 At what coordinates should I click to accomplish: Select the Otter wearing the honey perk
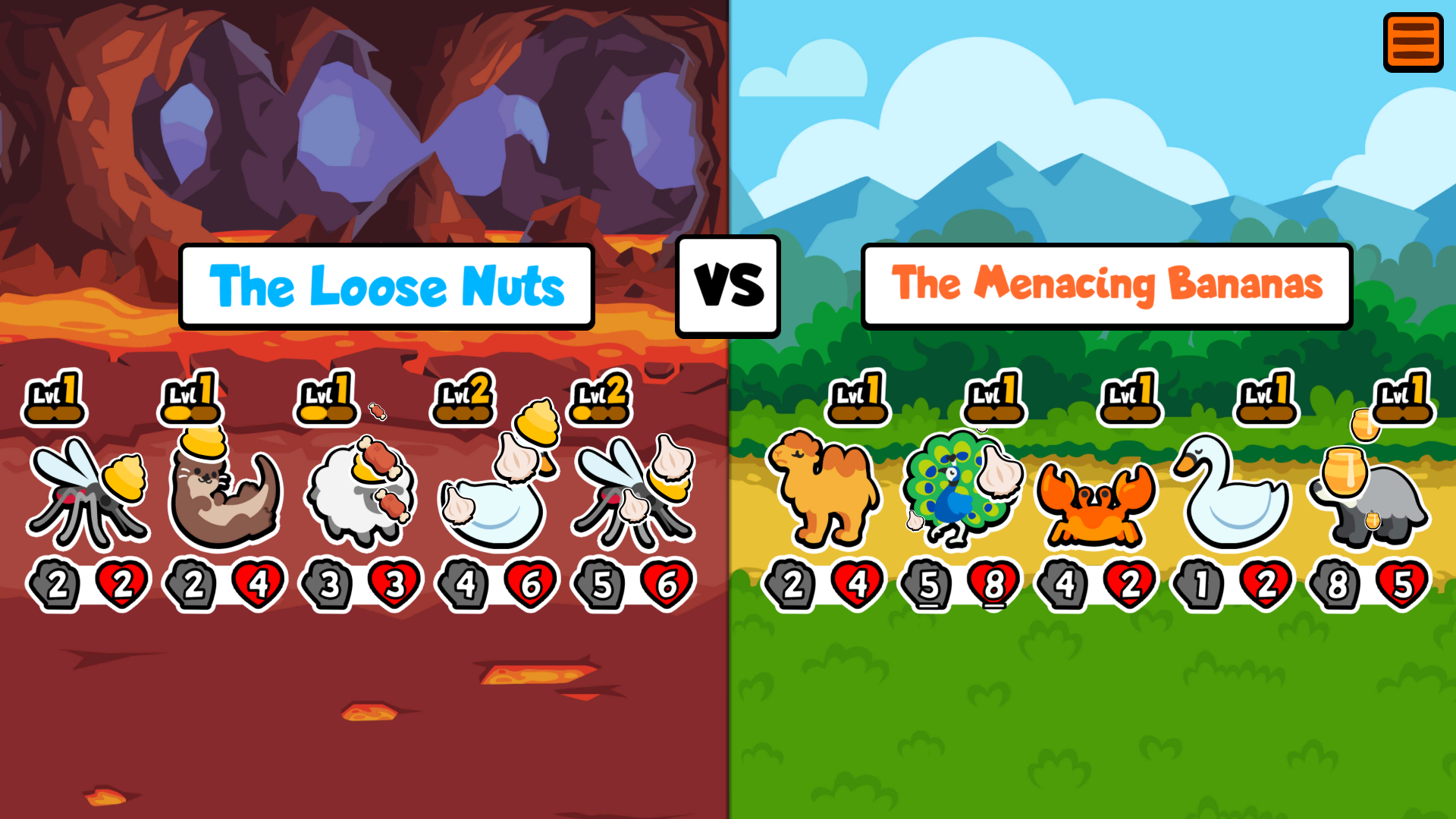click(224, 493)
